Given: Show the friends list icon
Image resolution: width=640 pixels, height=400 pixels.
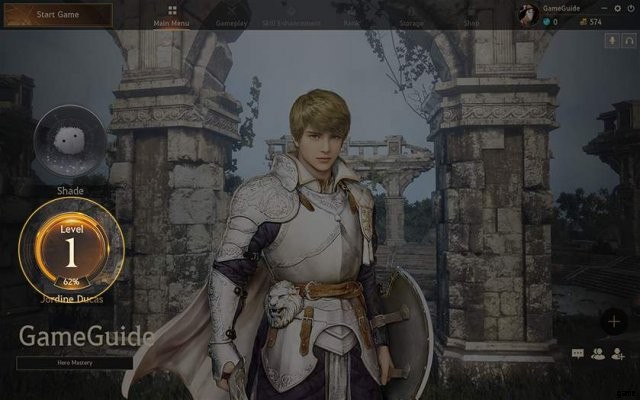Looking at the screenshot, I should (x=598, y=353).
